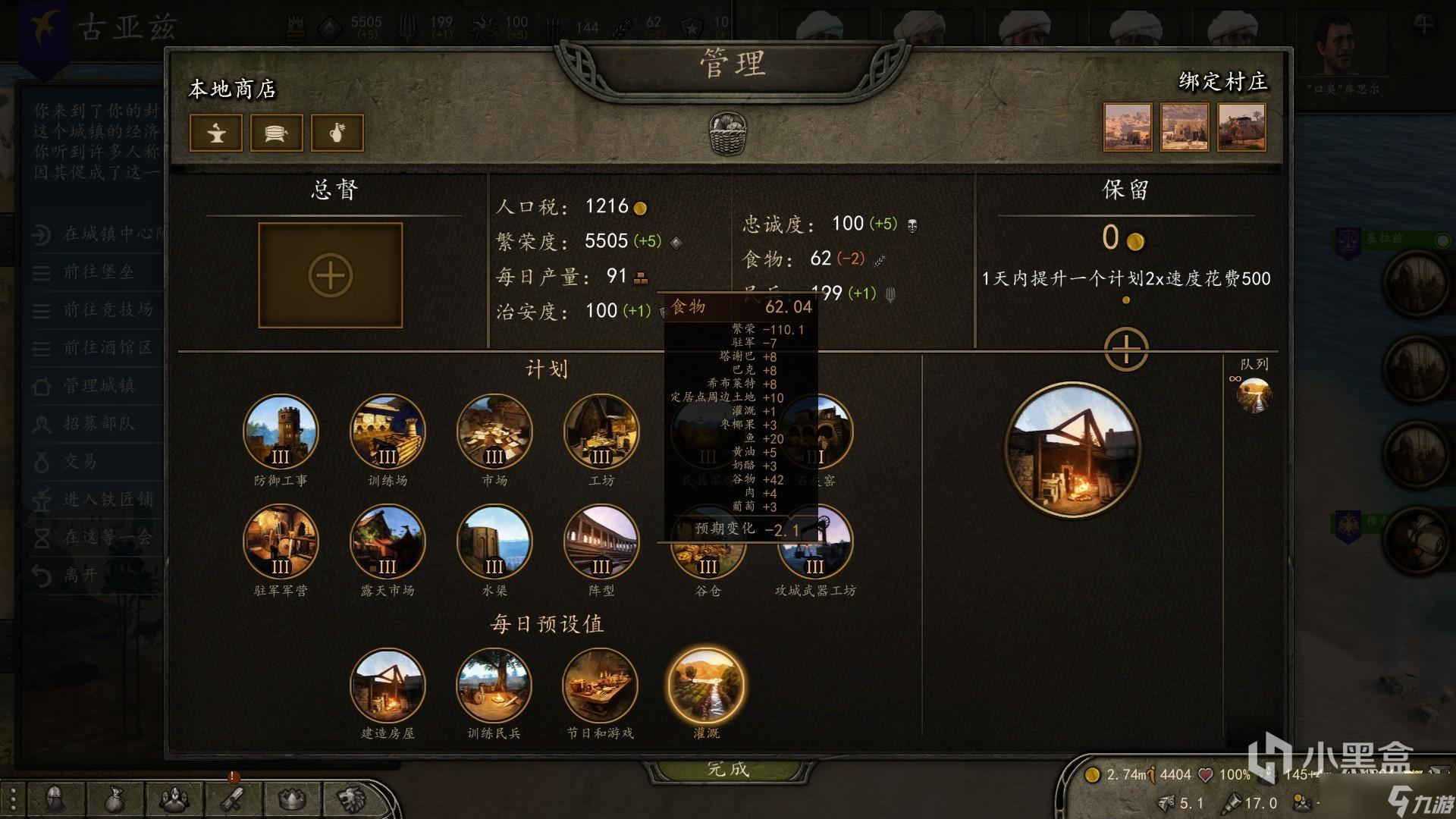Add gold to the 保留 reserve

[1126, 350]
